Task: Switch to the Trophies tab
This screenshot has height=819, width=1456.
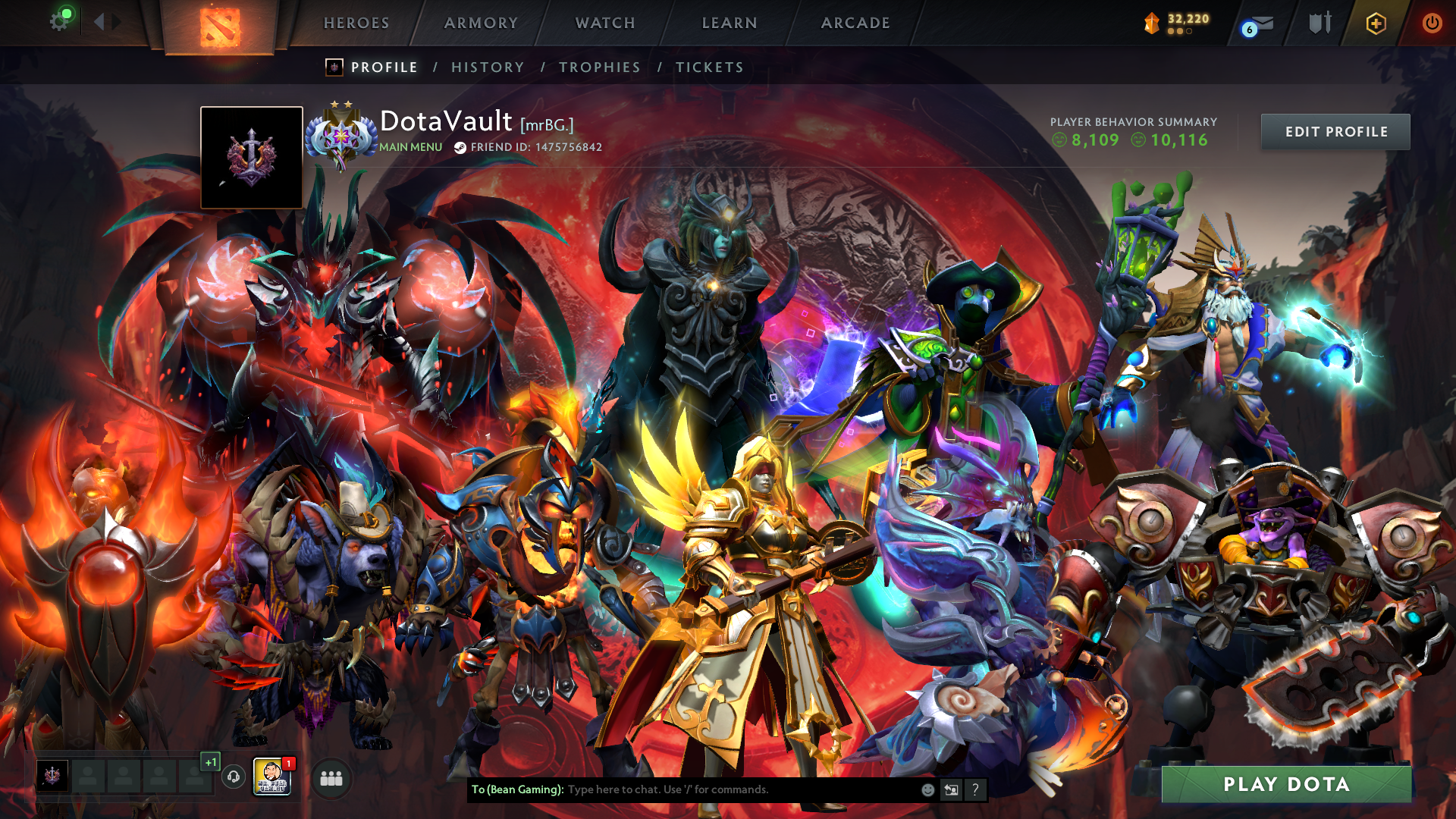Action: (600, 67)
